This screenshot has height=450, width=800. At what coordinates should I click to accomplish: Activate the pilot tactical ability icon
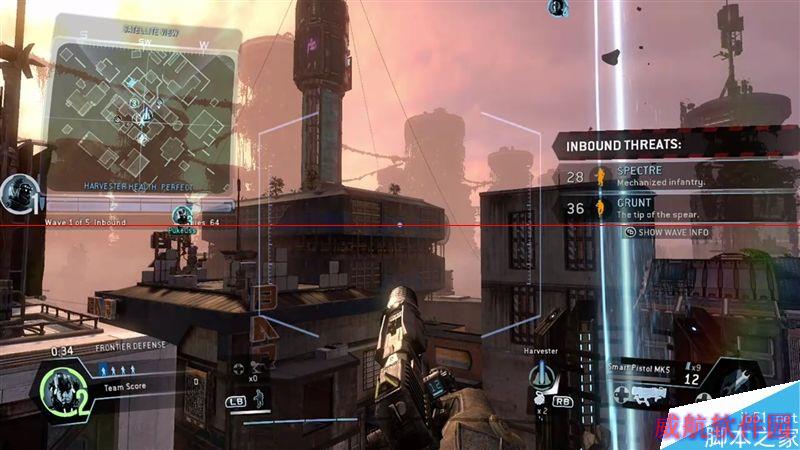259,400
